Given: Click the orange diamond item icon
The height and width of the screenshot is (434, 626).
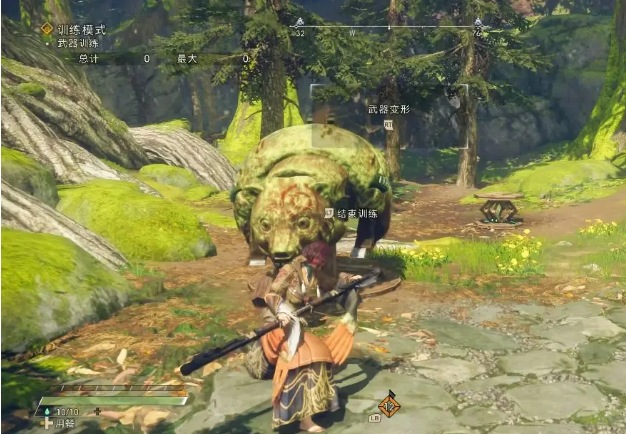Looking at the screenshot, I should pyautogui.click(x=389, y=405).
